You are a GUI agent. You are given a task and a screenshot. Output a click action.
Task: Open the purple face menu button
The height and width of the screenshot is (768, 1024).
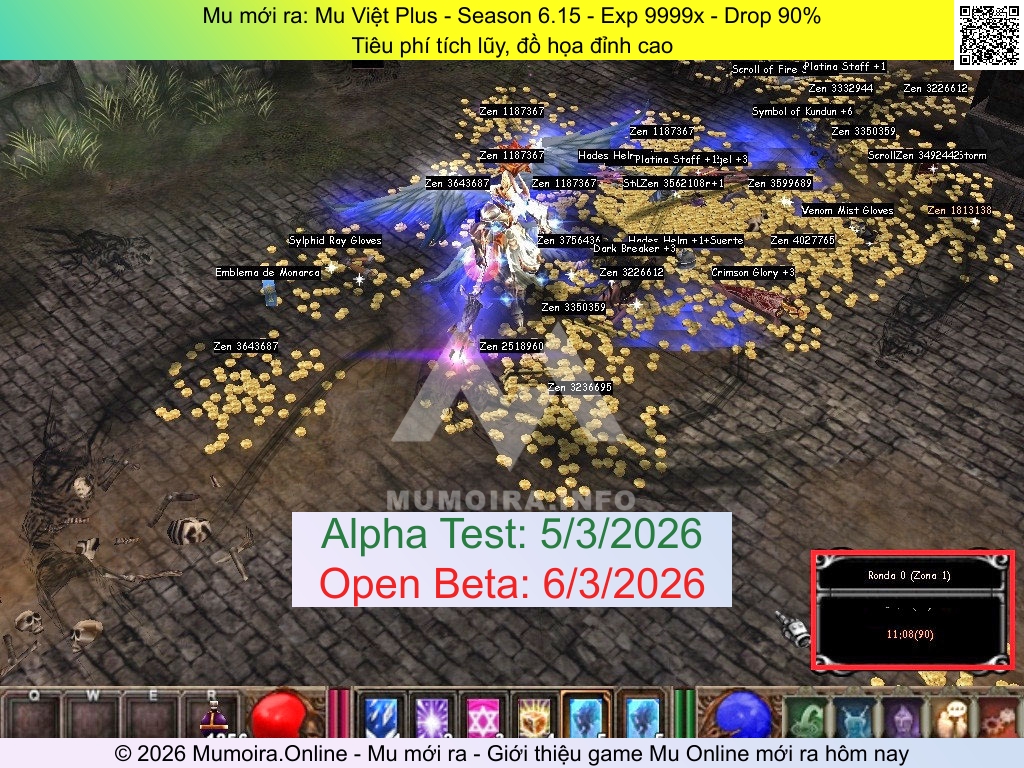coord(901,718)
